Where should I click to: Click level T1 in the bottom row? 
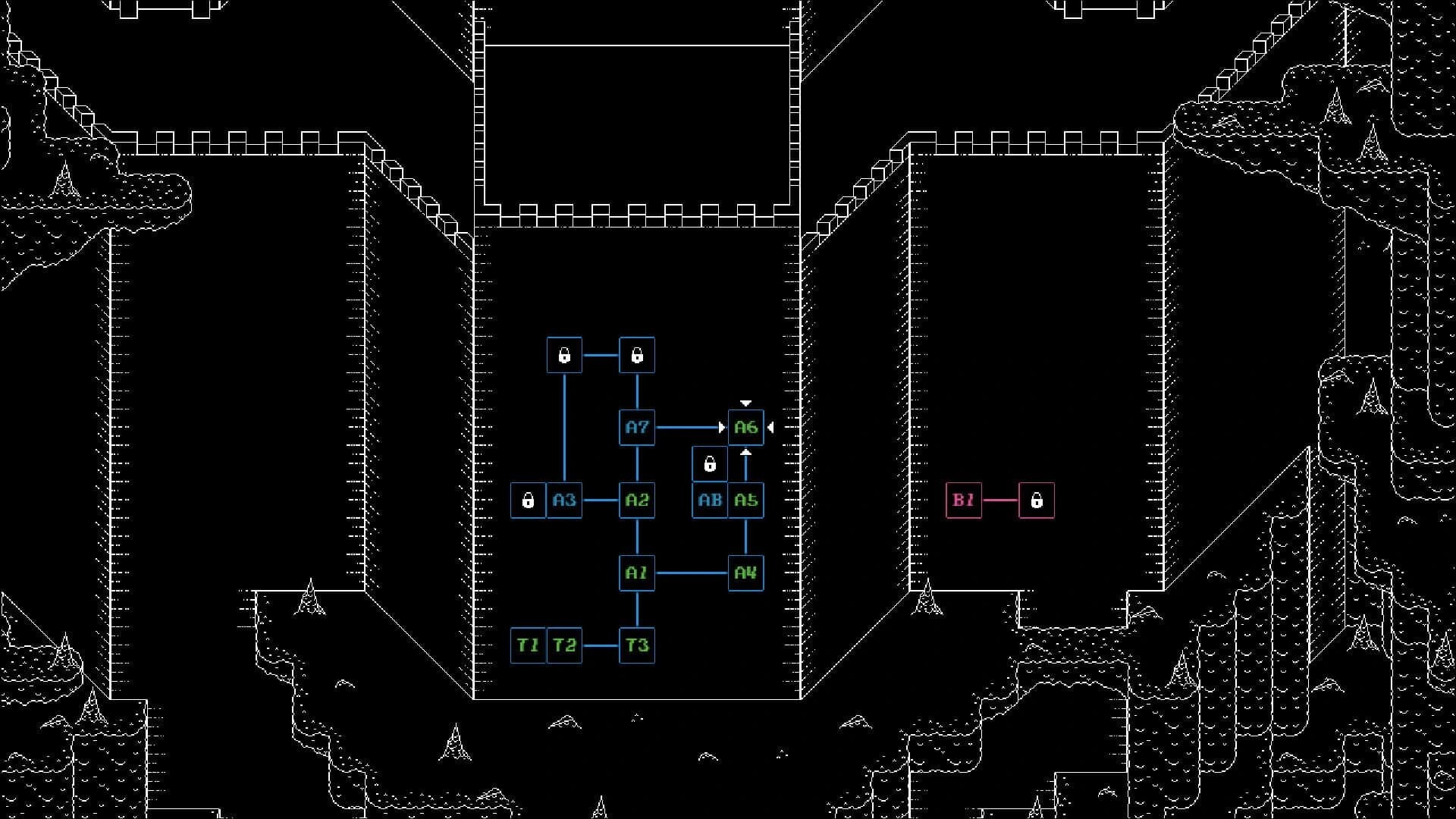point(529,646)
